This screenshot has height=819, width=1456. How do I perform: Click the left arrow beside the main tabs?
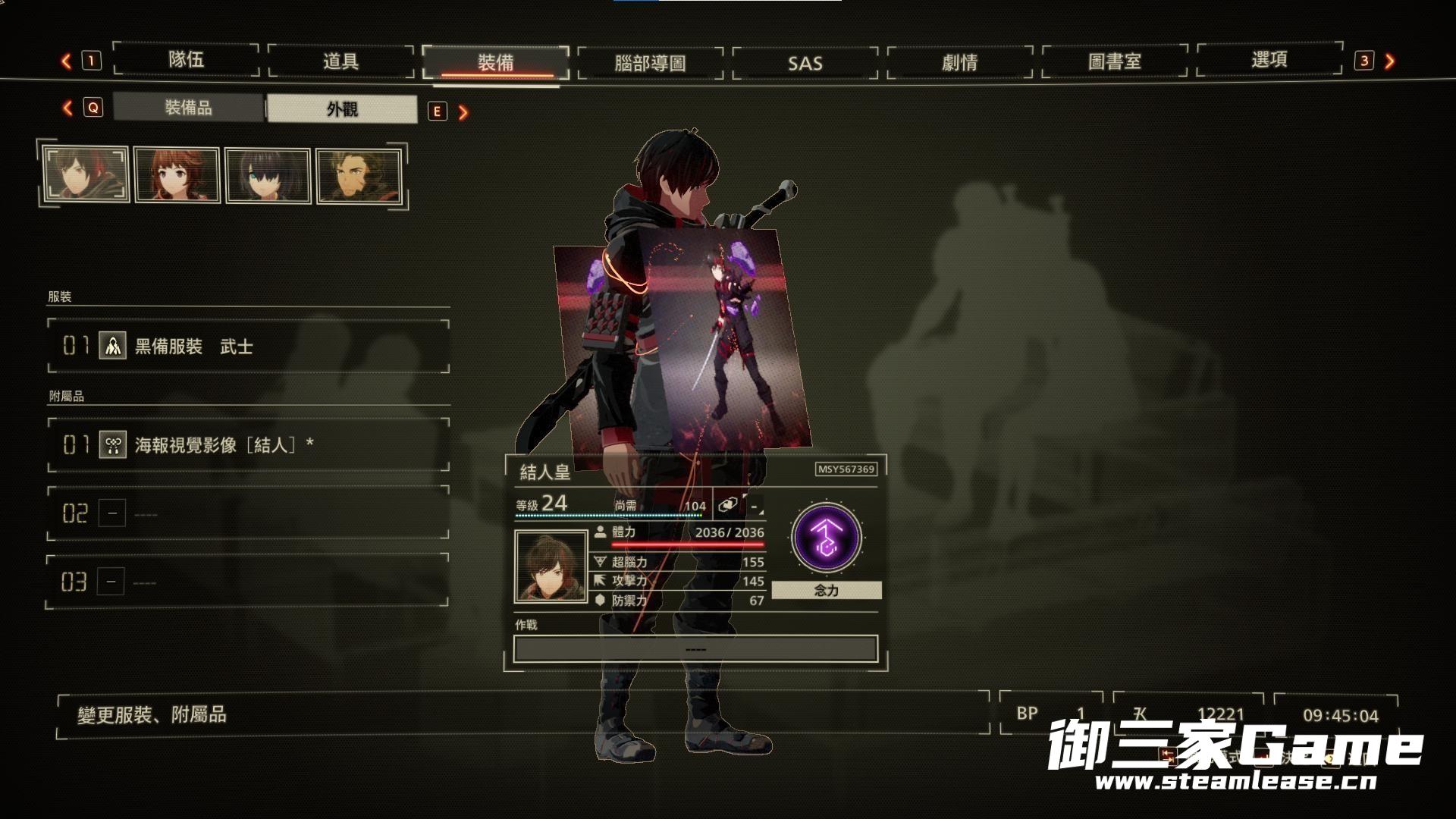pyautogui.click(x=67, y=61)
